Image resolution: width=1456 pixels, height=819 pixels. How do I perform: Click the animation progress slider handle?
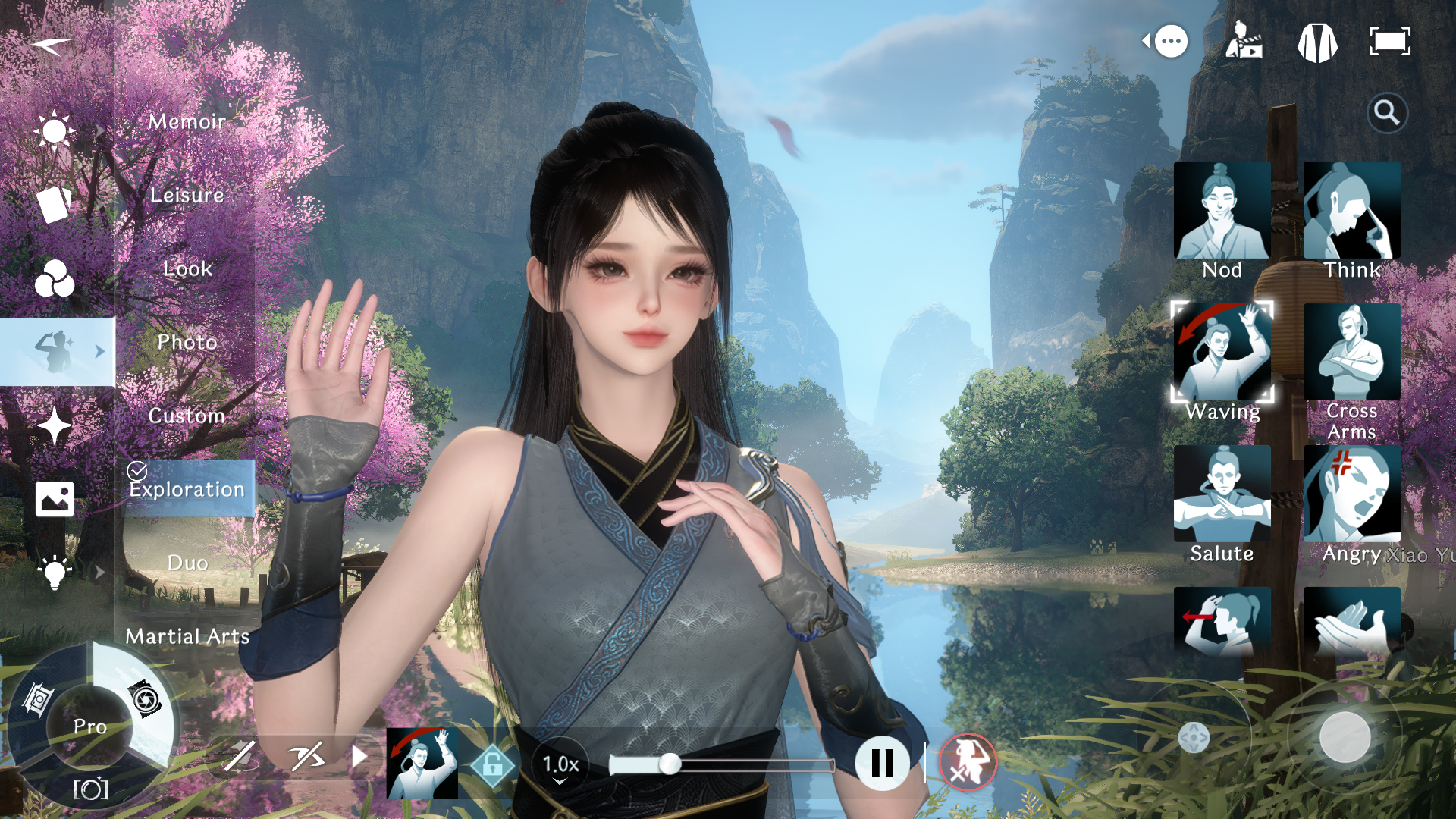[670, 764]
